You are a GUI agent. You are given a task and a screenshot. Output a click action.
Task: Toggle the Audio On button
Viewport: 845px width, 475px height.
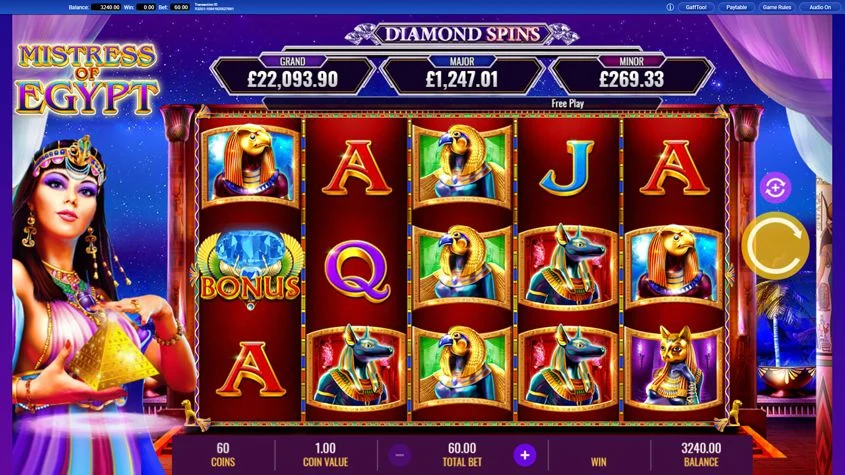(x=820, y=7)
